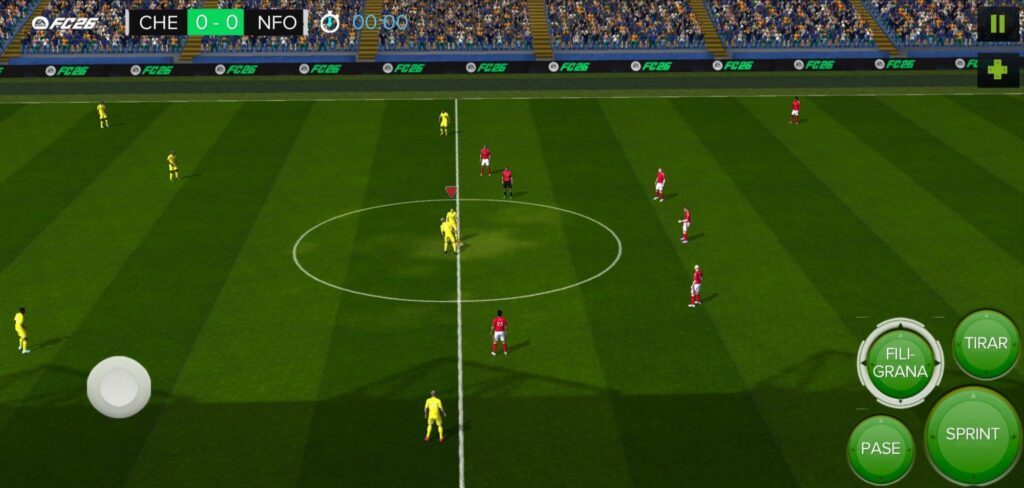The image size is (1024, 488).
Task: Hit the SPRINT button
Action: pyautogui.click(x=972, y=434)
